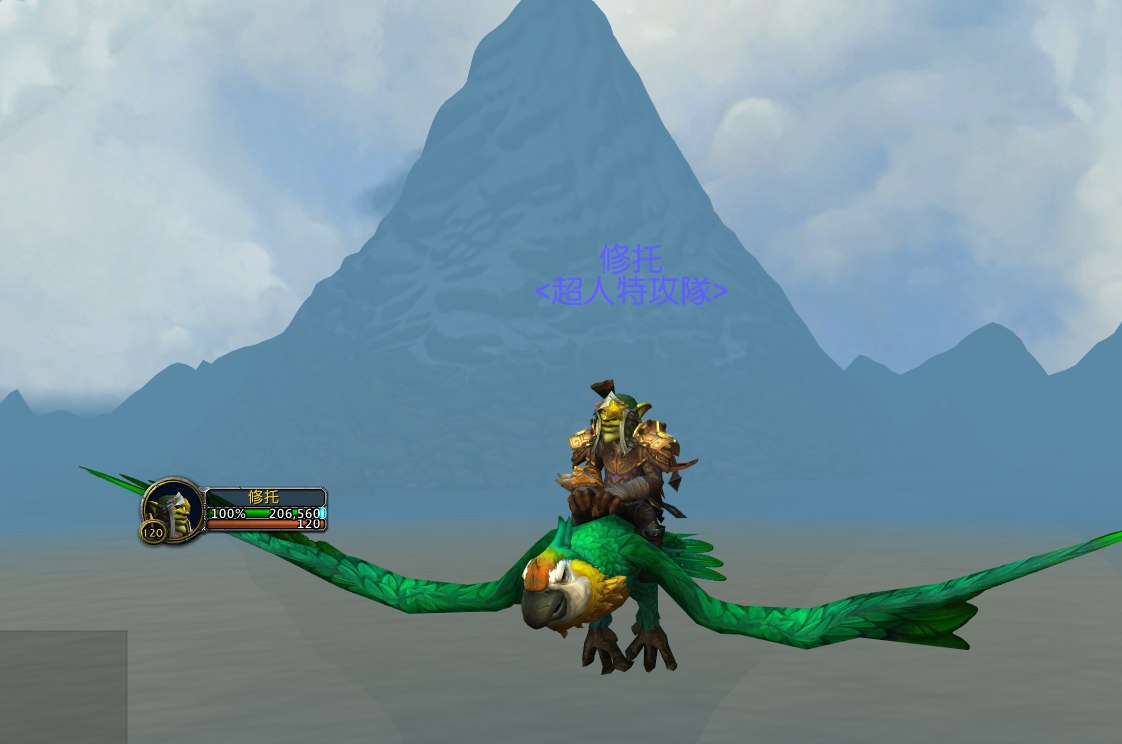Screen dimensions: 1122x744
Task: Click the goblin portrait on the player frame
Action: 174,508
